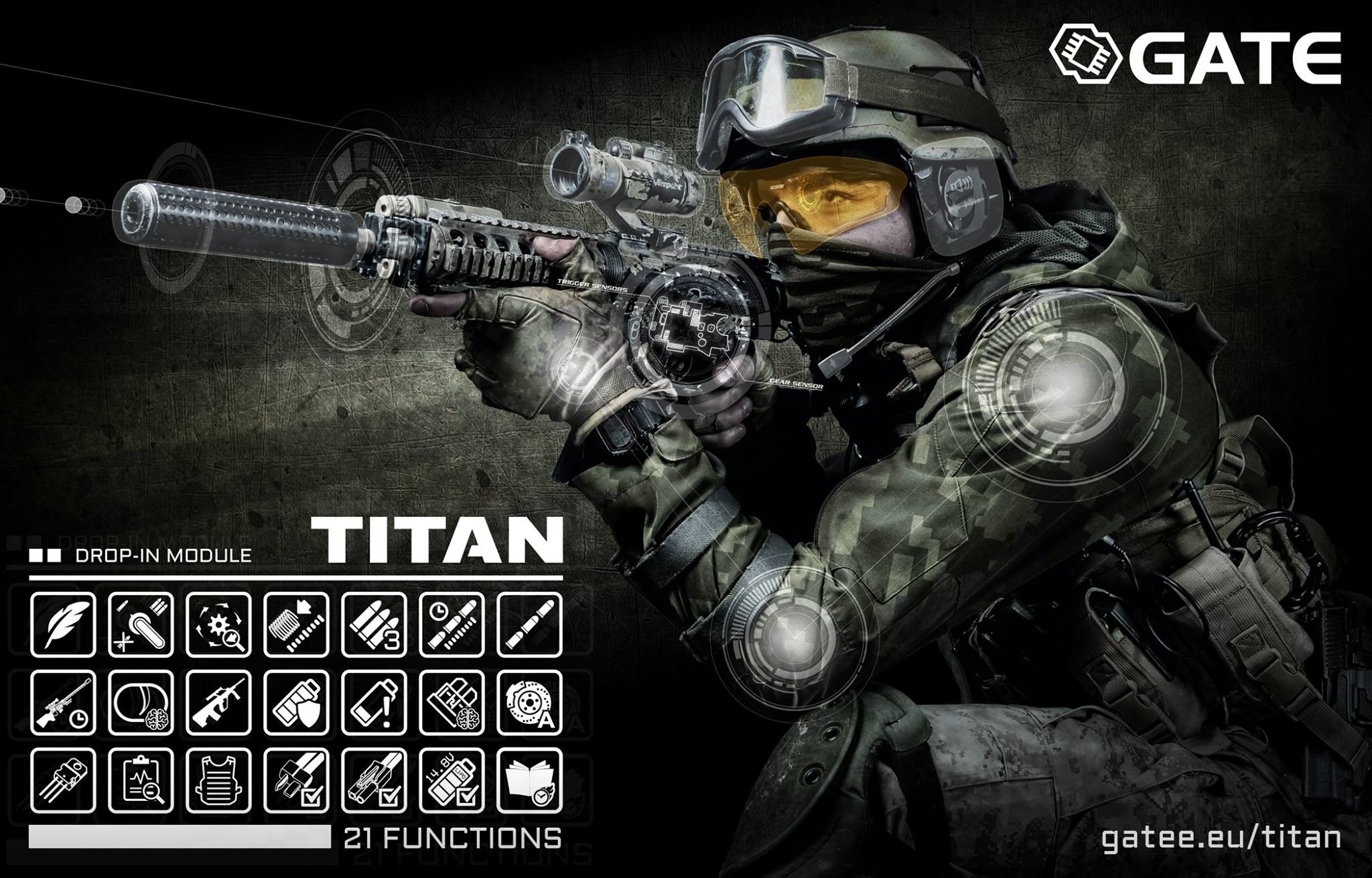This screenshot has width=1372, height=878.
Task: Choose the sniper rifle with clock icon
Action: (63, 702)
